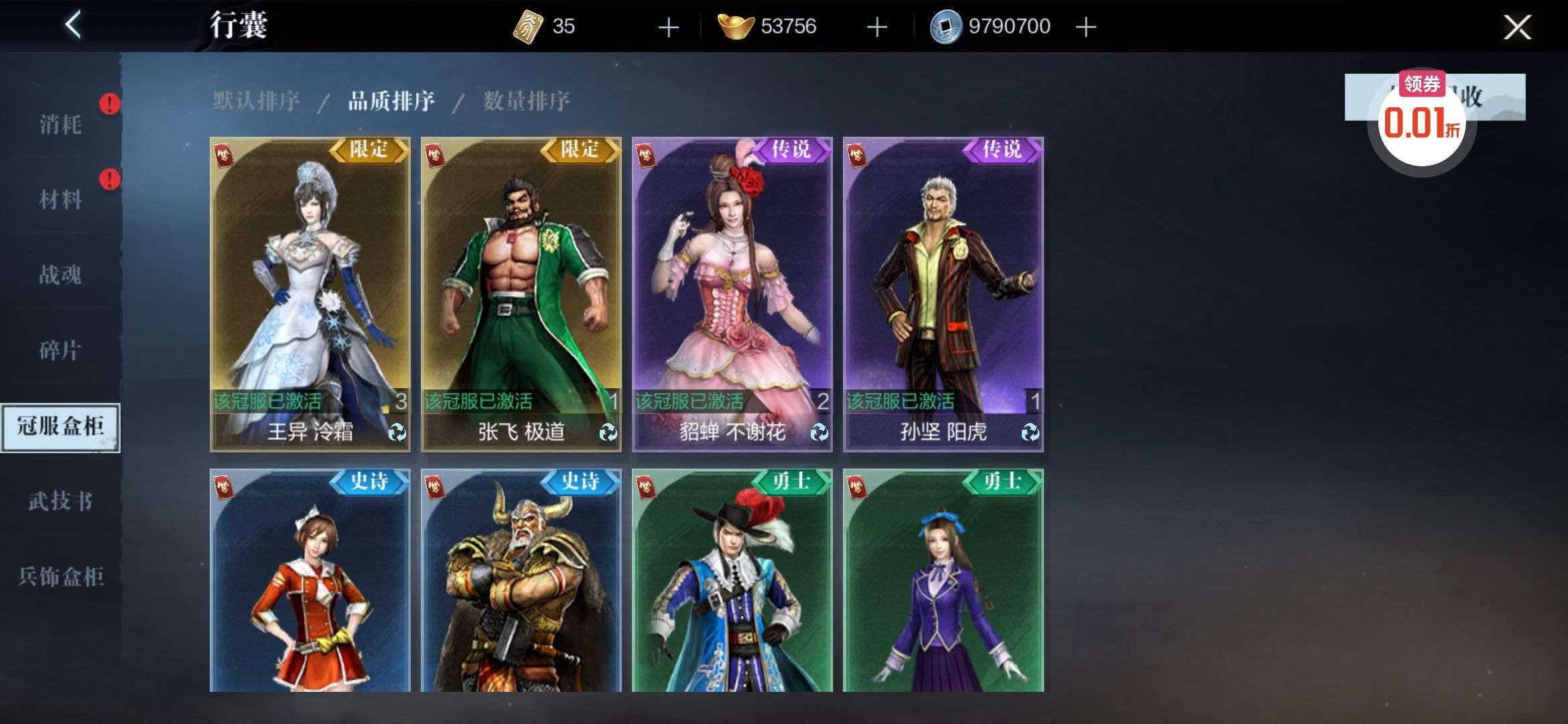This screenshot has height=724, width=1568.
Task: Go back with the left arrow
Action: pos(73,25)
